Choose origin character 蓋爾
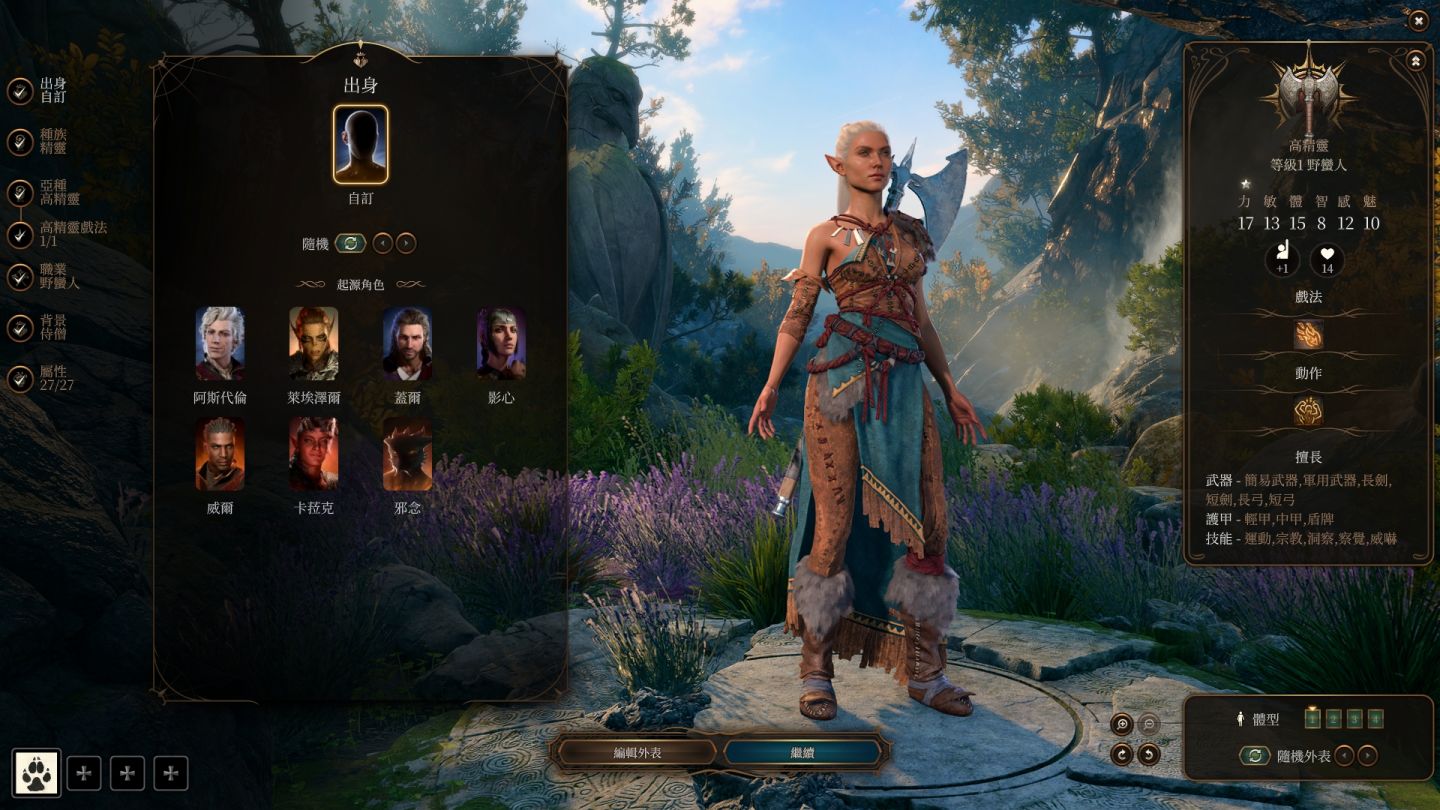The height and width of the screenshot is (810, 1440). [x=407, y=344]
